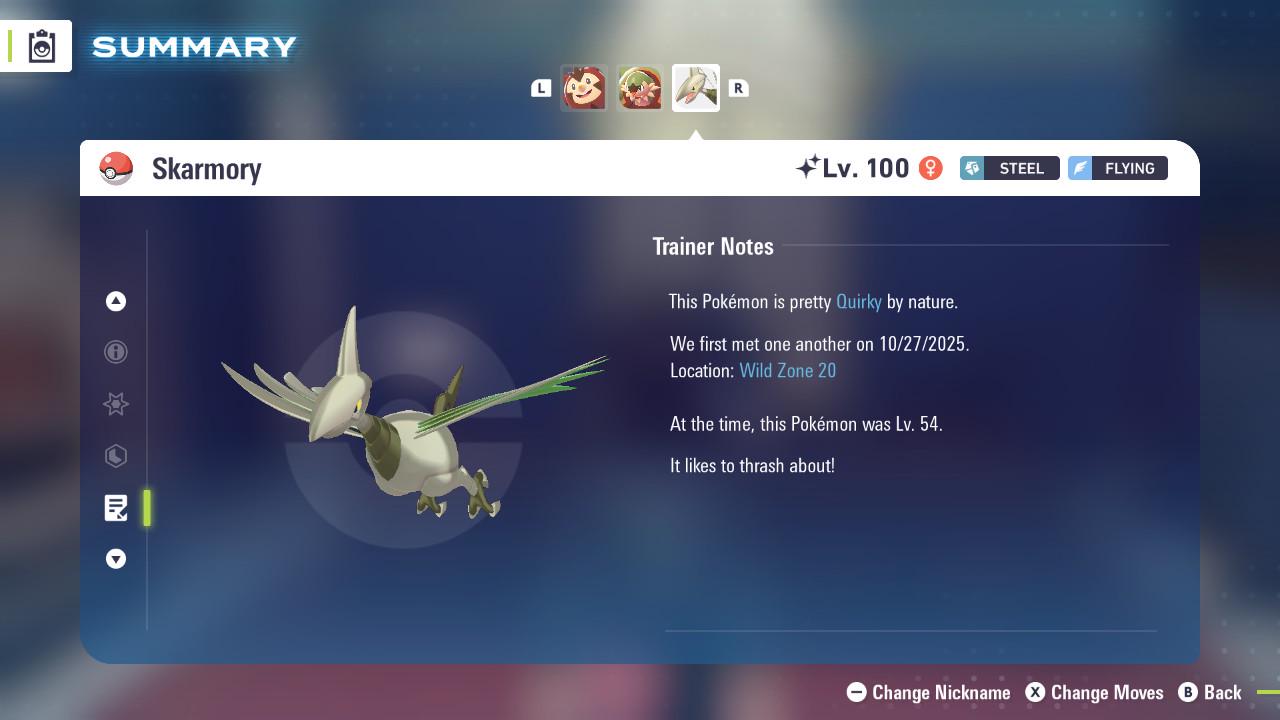This screenshot has height=720, width=1280.
Task: Open the Trainer Notes page icon
Action: coord(116,508)
